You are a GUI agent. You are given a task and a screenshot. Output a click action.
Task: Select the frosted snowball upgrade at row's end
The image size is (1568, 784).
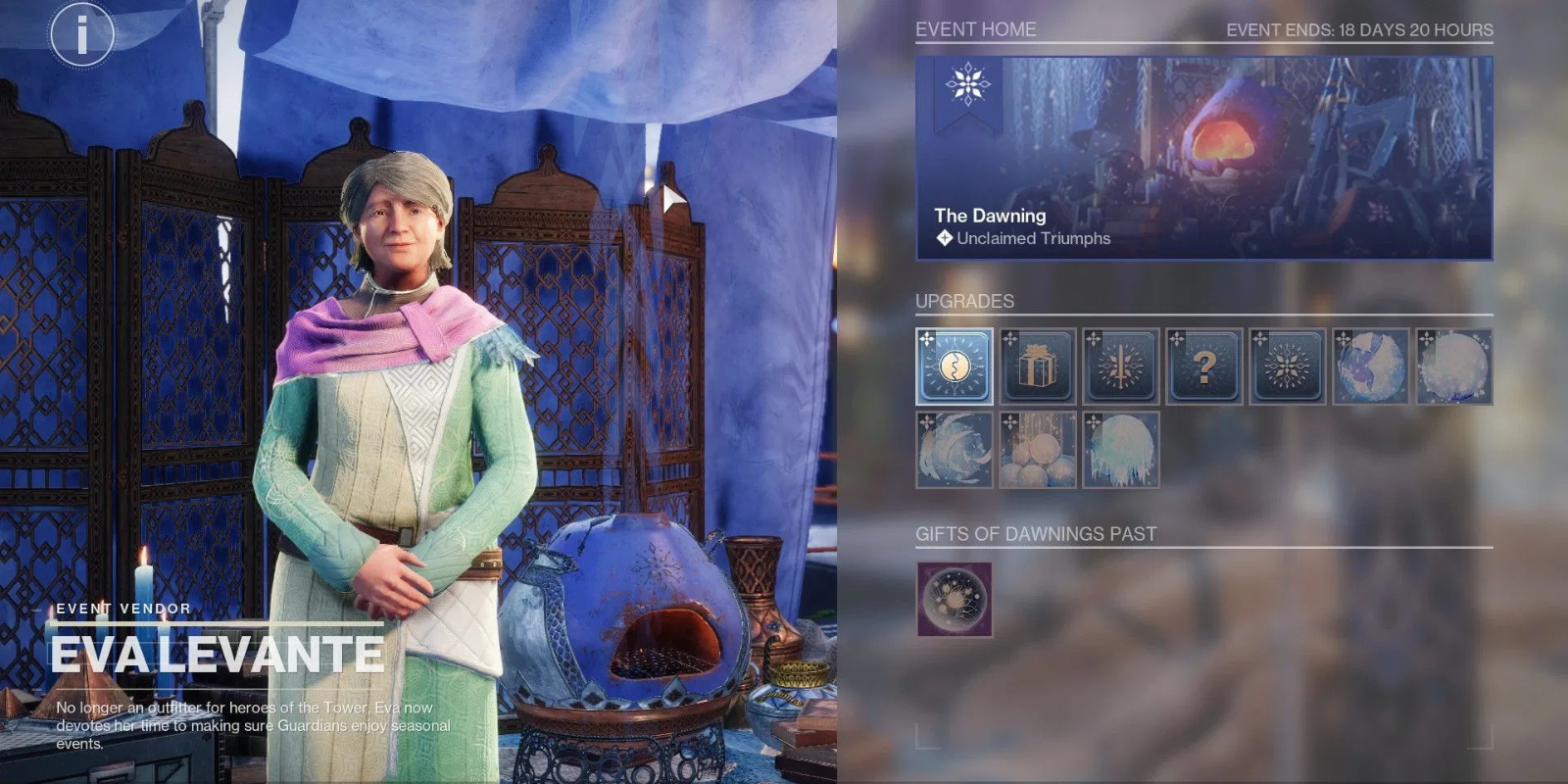pos(1455,367)
